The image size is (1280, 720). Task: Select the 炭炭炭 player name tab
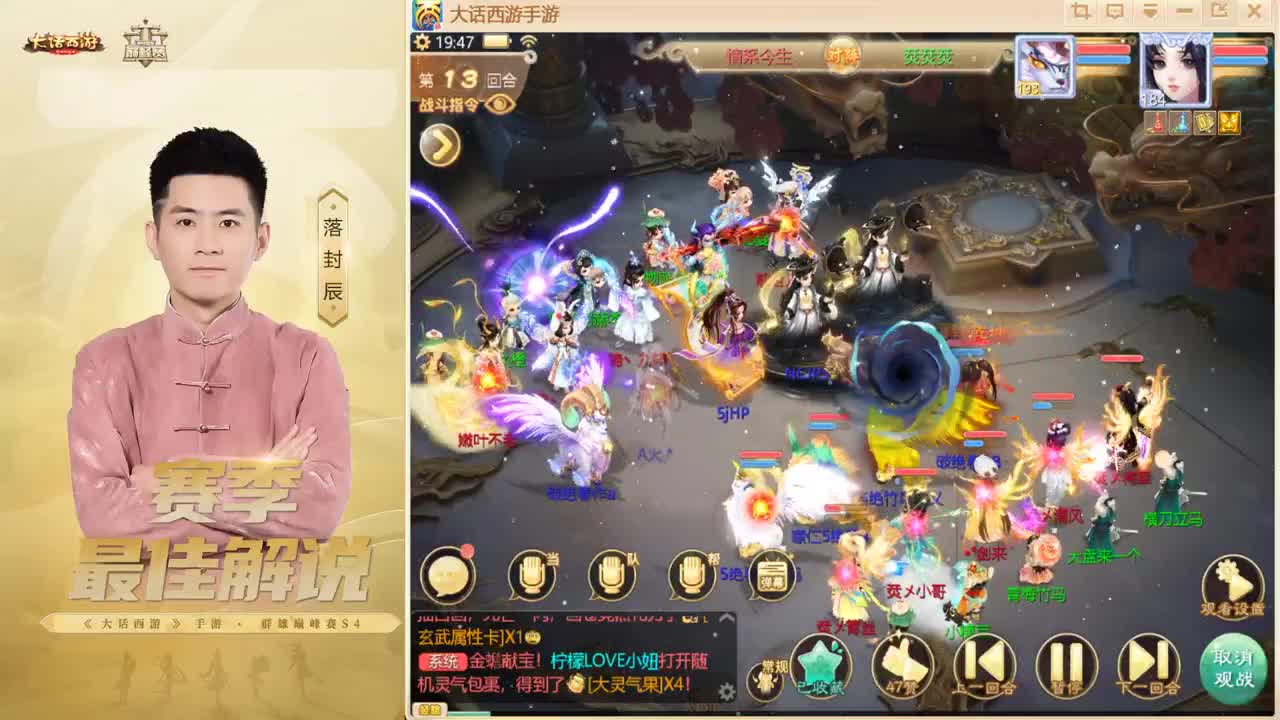pyautogui.click(x=929, y=56)
